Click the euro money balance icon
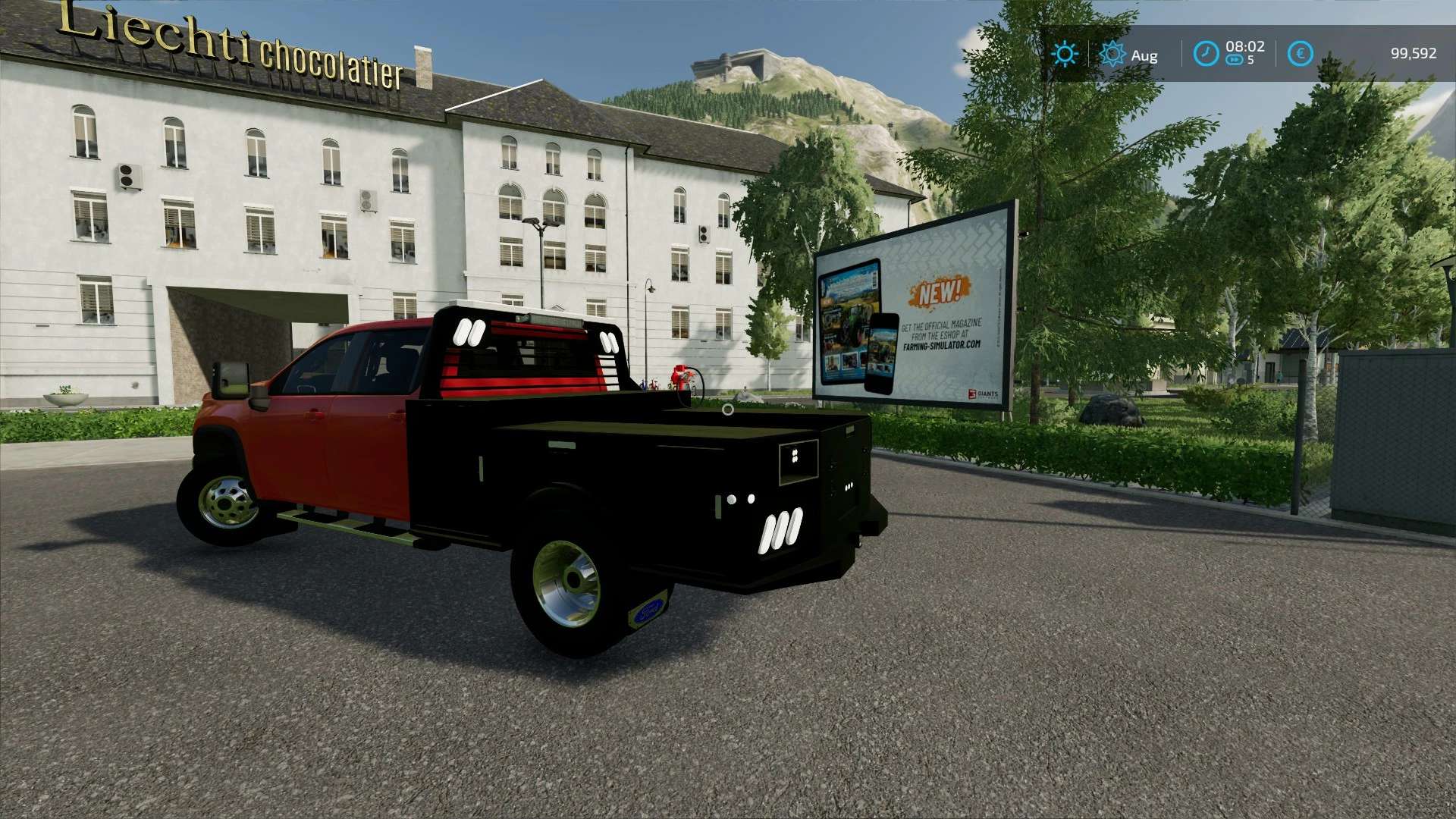 [1300, 54]
